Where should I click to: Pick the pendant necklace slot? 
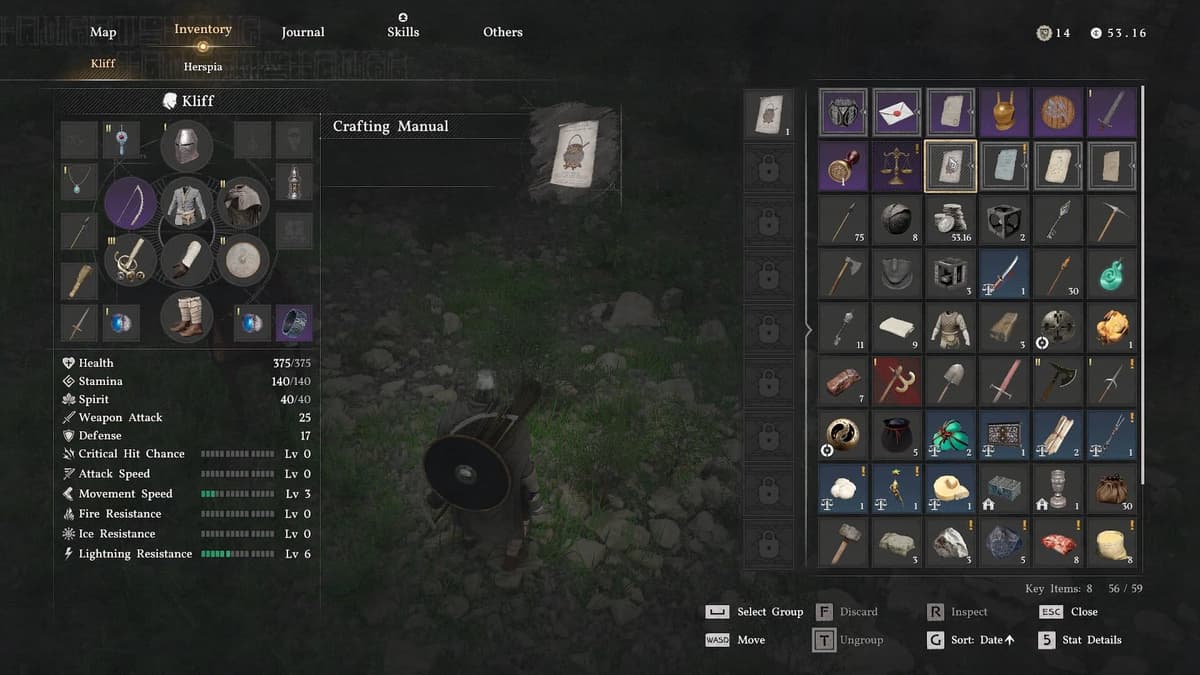(78, 182)
